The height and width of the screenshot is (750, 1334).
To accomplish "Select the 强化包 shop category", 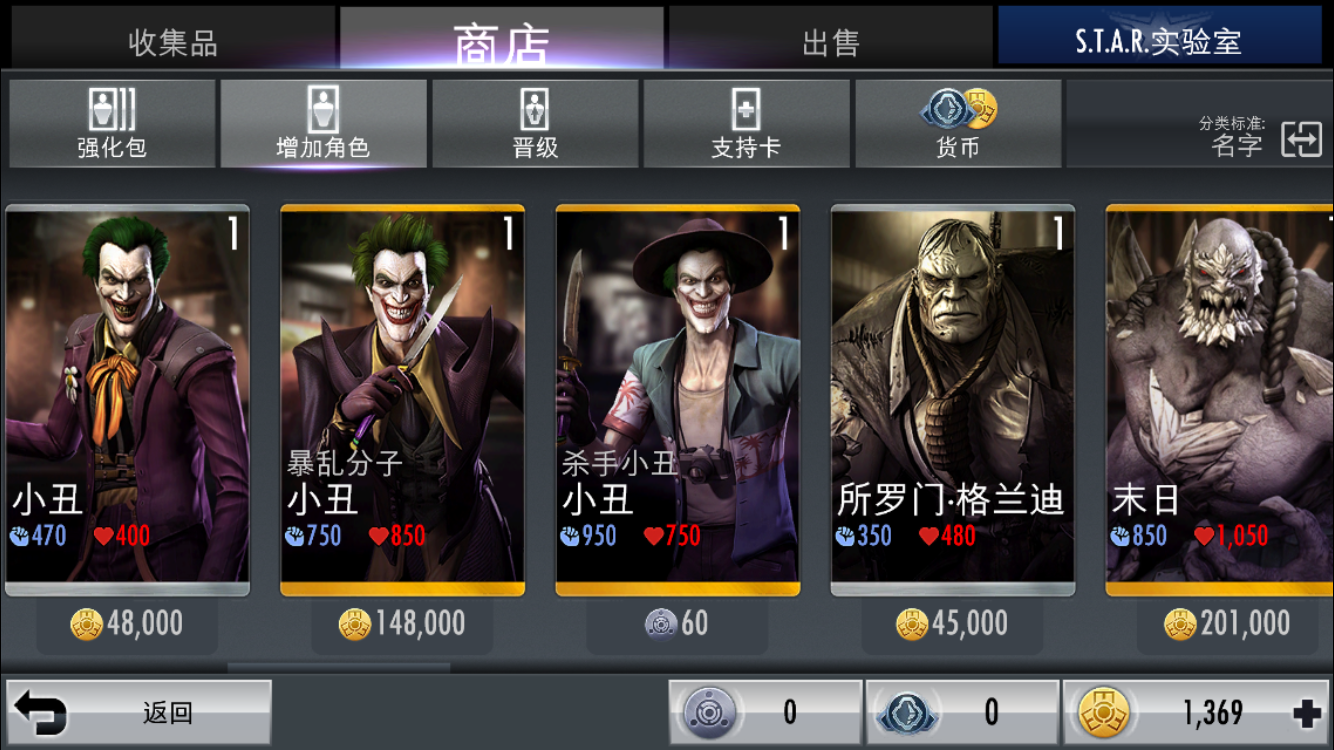I will coord(112,124).
